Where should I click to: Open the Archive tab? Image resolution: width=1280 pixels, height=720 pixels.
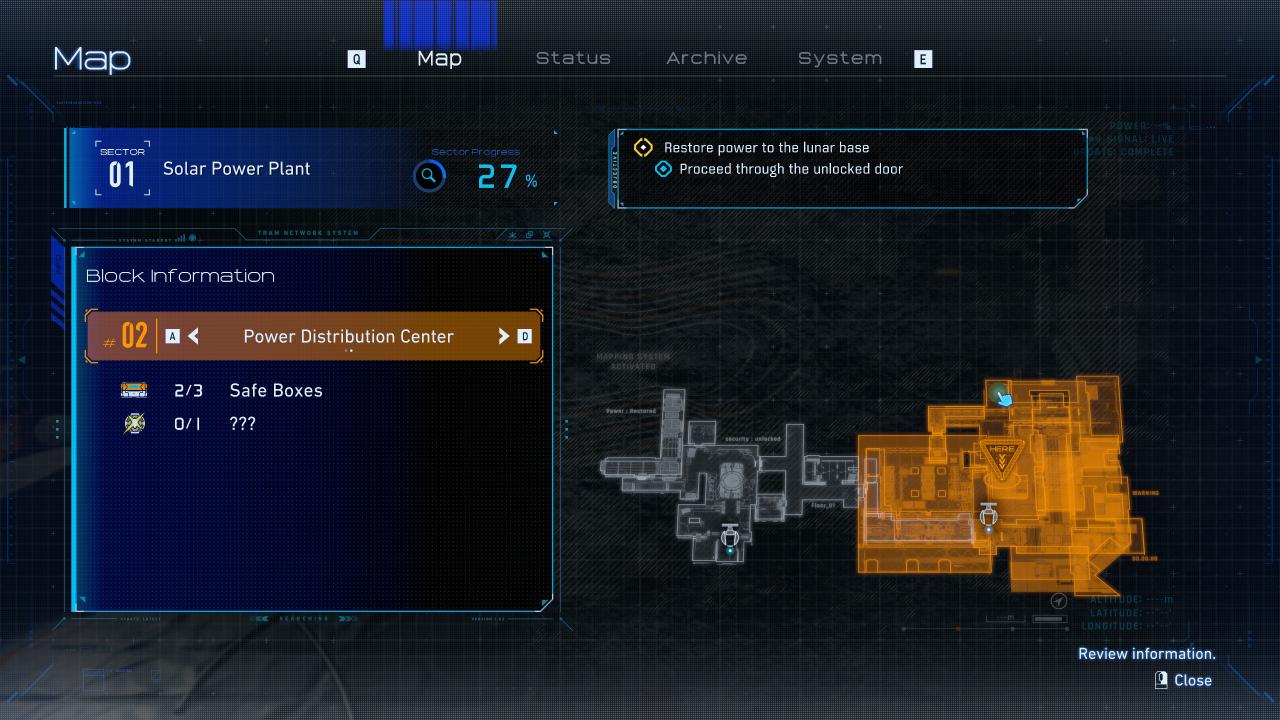tap(706, 58)
